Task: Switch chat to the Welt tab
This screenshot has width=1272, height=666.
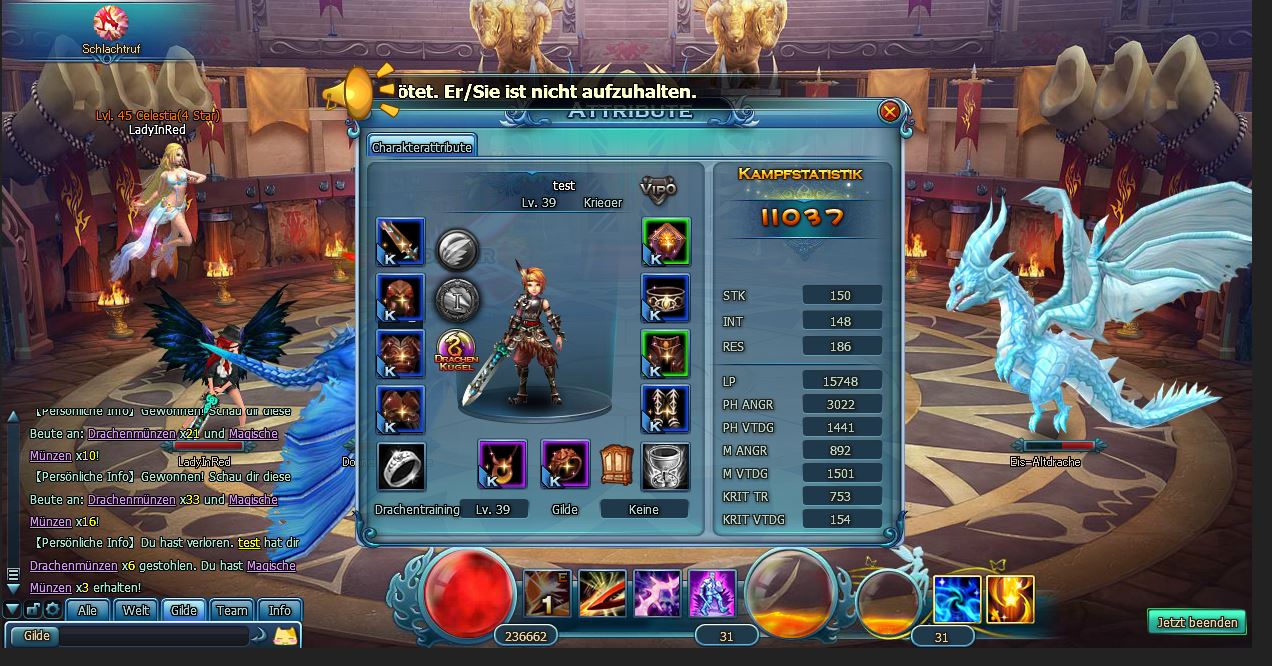Action: point(136,610)
